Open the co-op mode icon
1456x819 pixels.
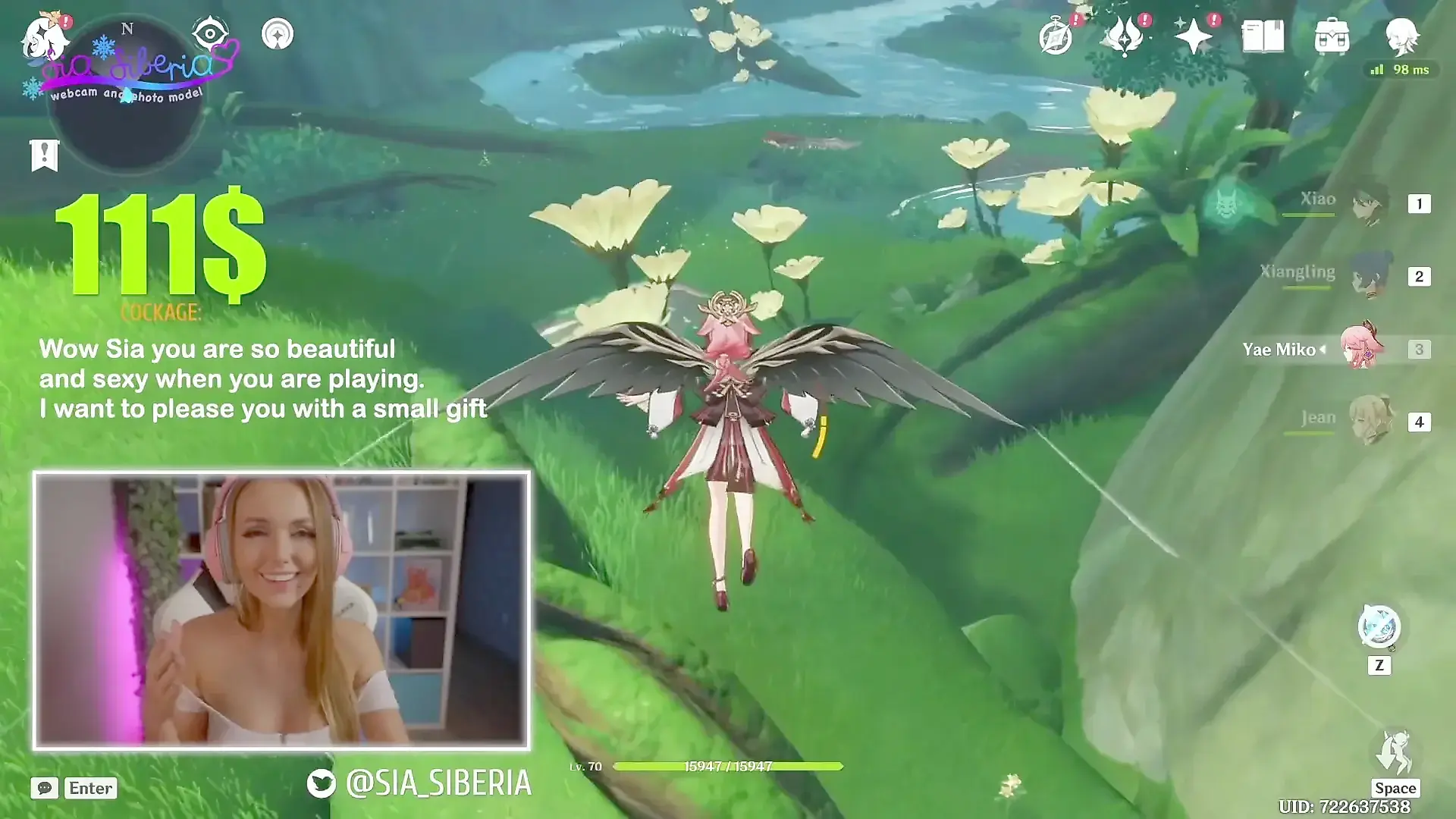coord(278,34)
